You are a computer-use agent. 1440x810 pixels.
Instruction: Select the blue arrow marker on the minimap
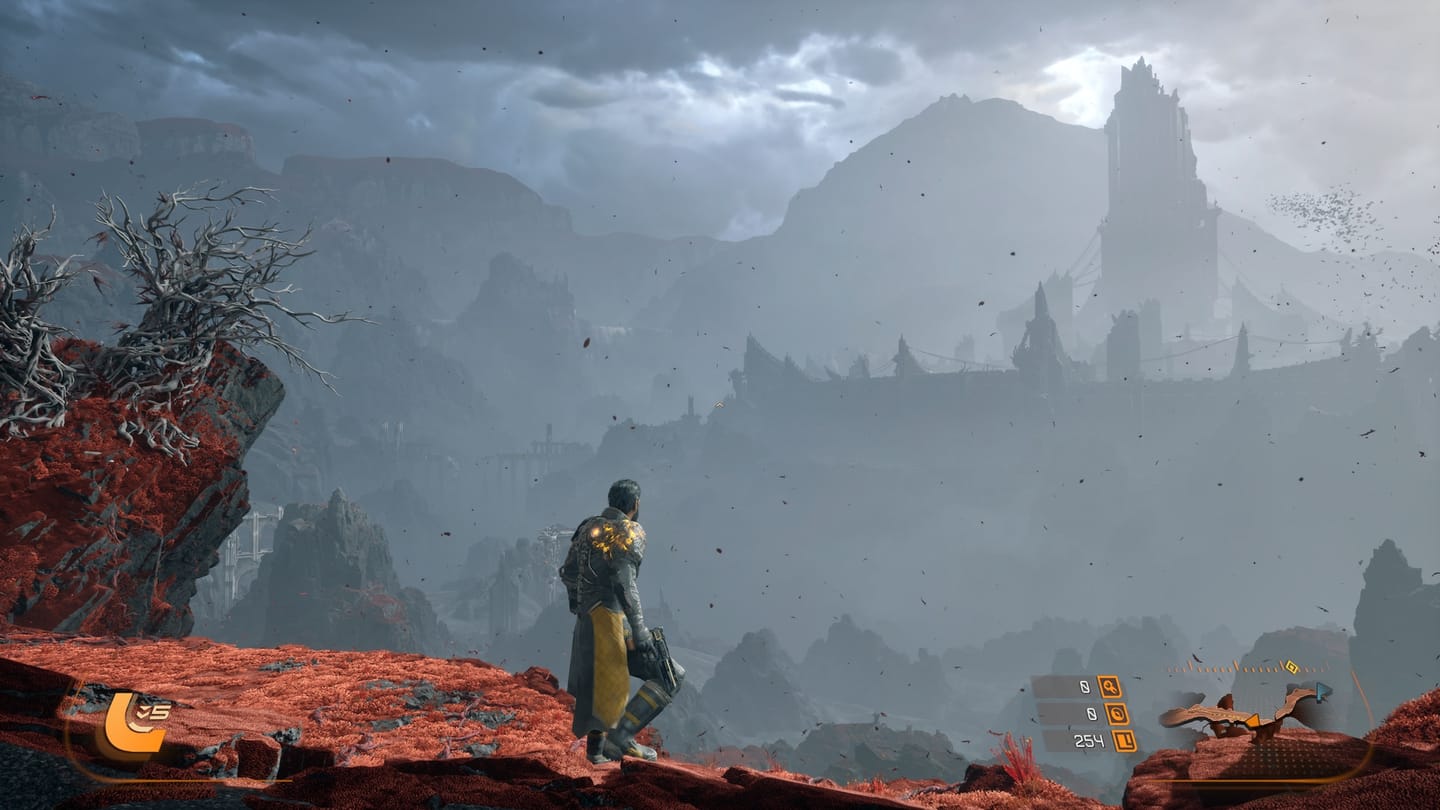[1322, 690]
